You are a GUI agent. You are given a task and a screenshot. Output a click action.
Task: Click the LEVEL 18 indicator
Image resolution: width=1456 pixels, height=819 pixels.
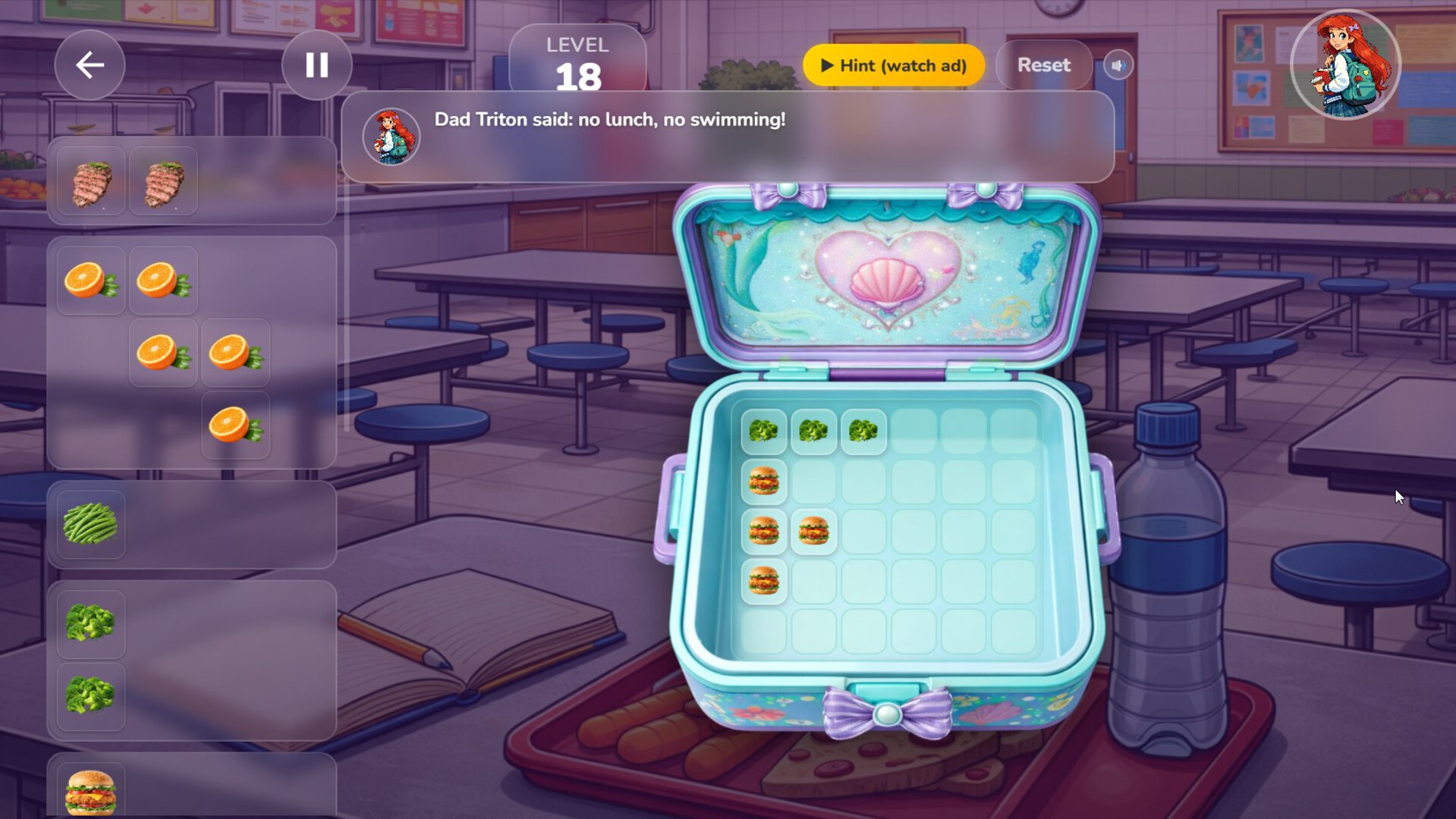(x=578, y=59)
